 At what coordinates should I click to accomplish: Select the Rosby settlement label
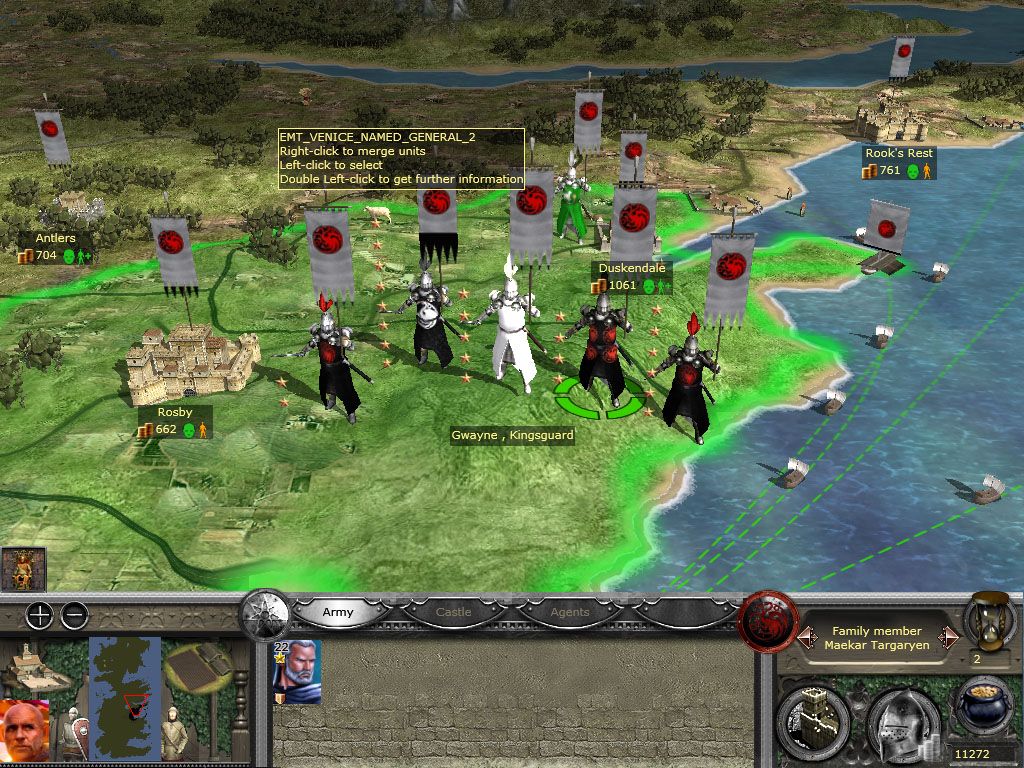click(174, 412)
